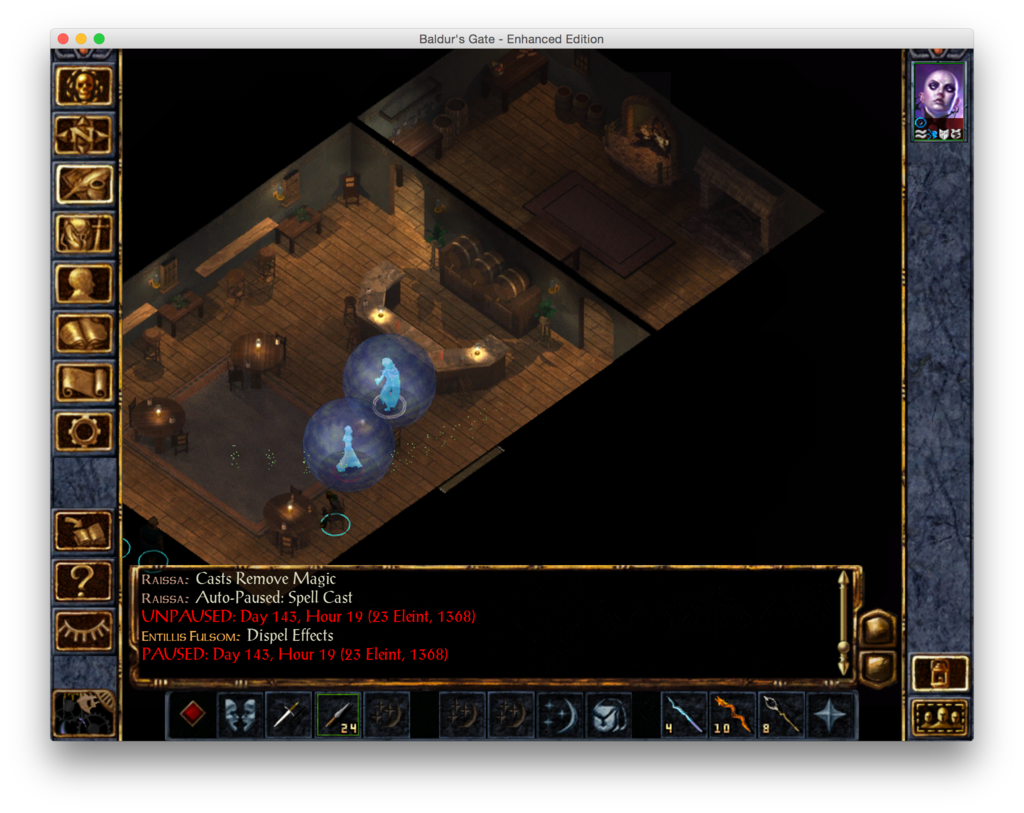The image size is (1024, 813).
Task: Click the quick save book button
Action: coord(84,530)
